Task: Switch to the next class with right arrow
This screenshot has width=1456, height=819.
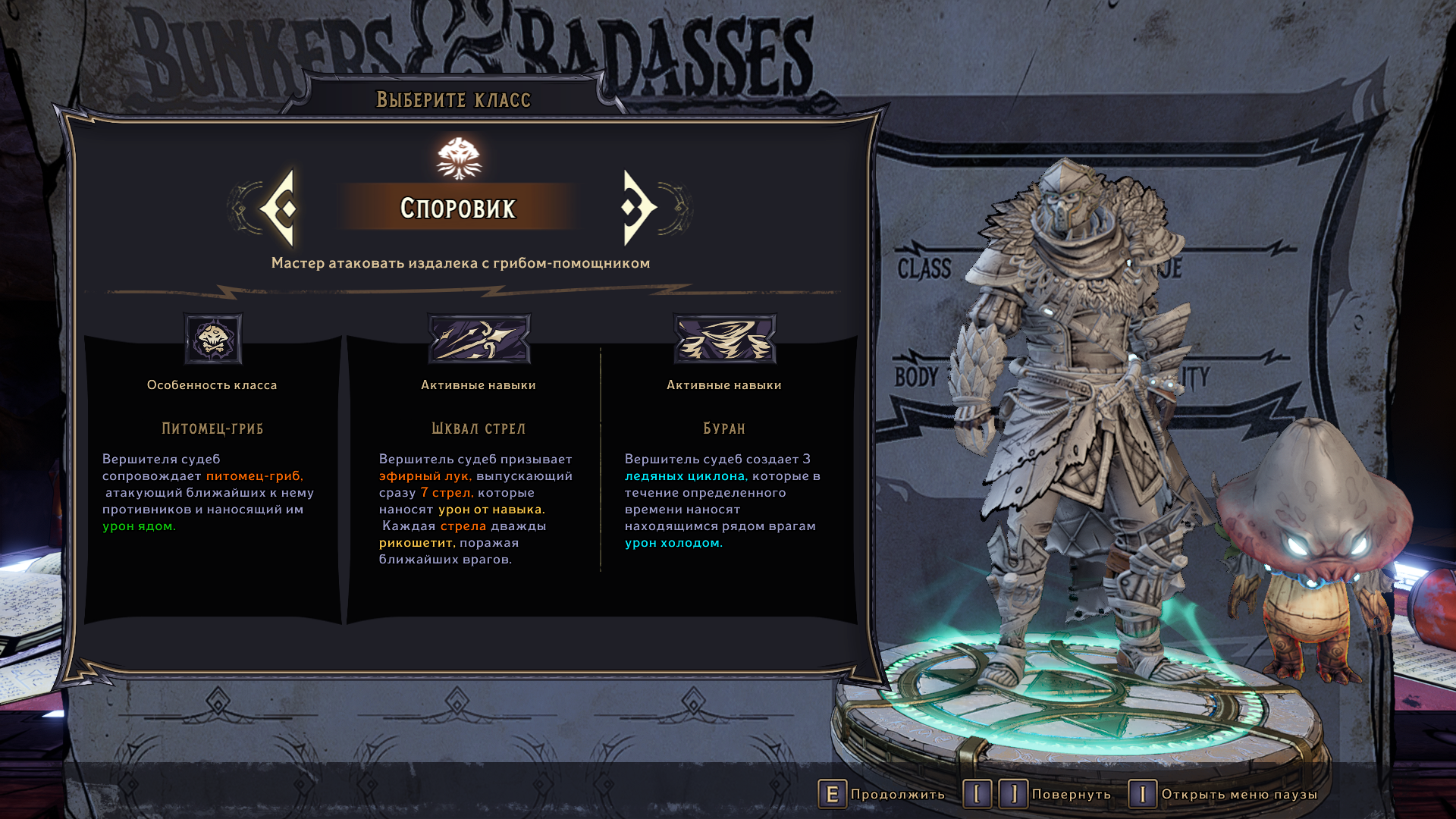Action: point(639,208)
